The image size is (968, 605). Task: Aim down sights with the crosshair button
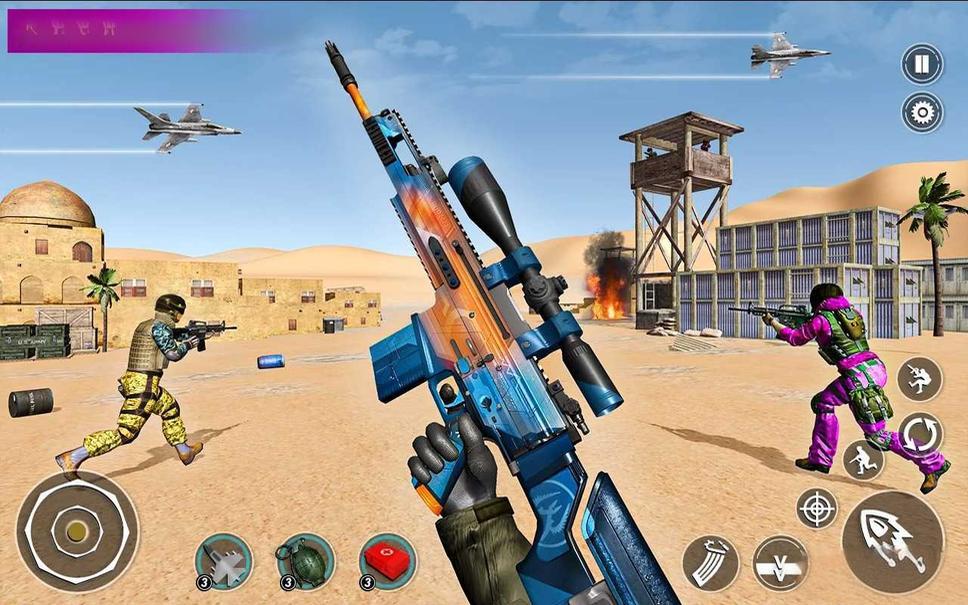pyautogui.click(x=817, y=508)
